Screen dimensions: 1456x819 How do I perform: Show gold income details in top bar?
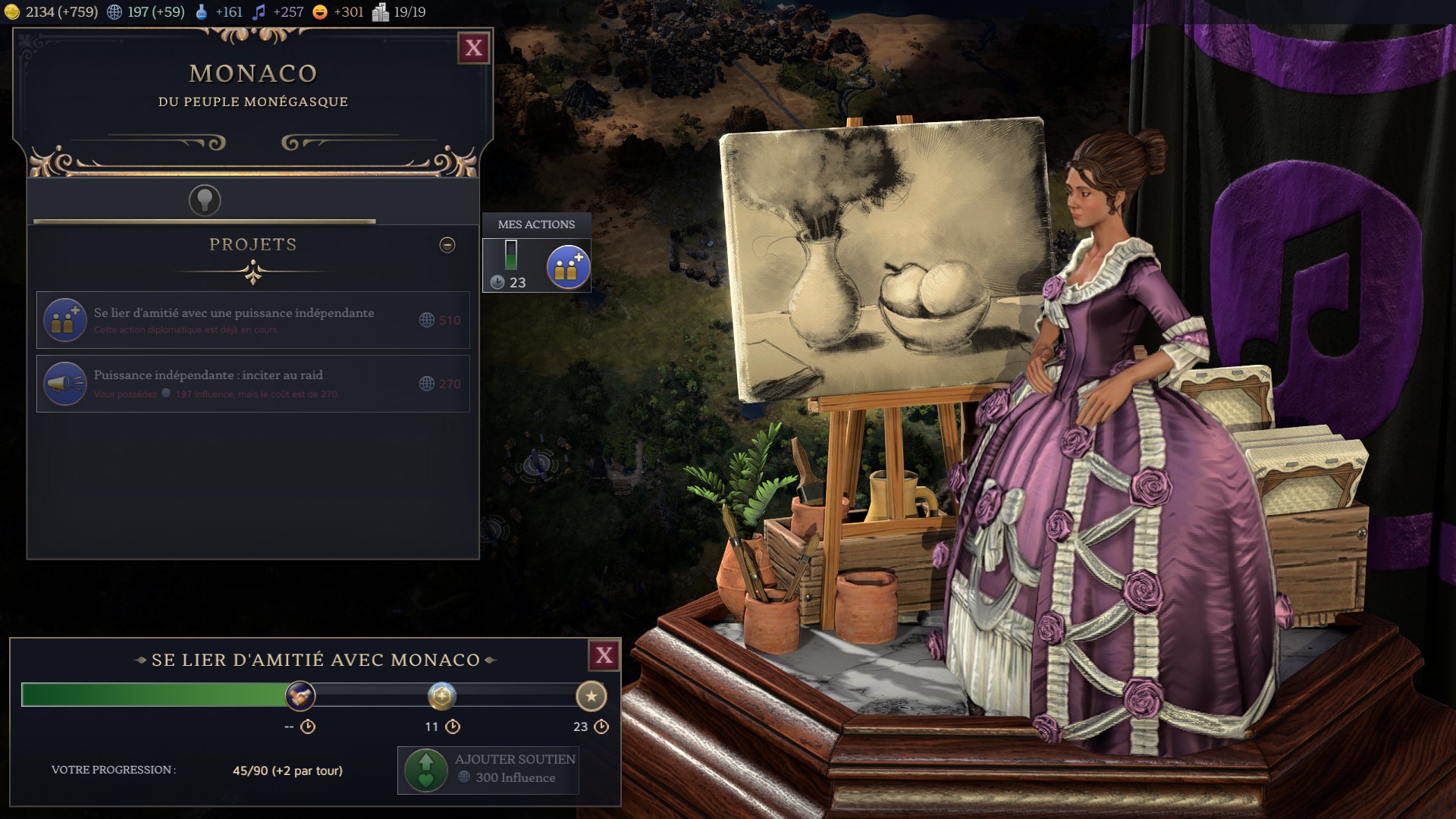point(52,12)
